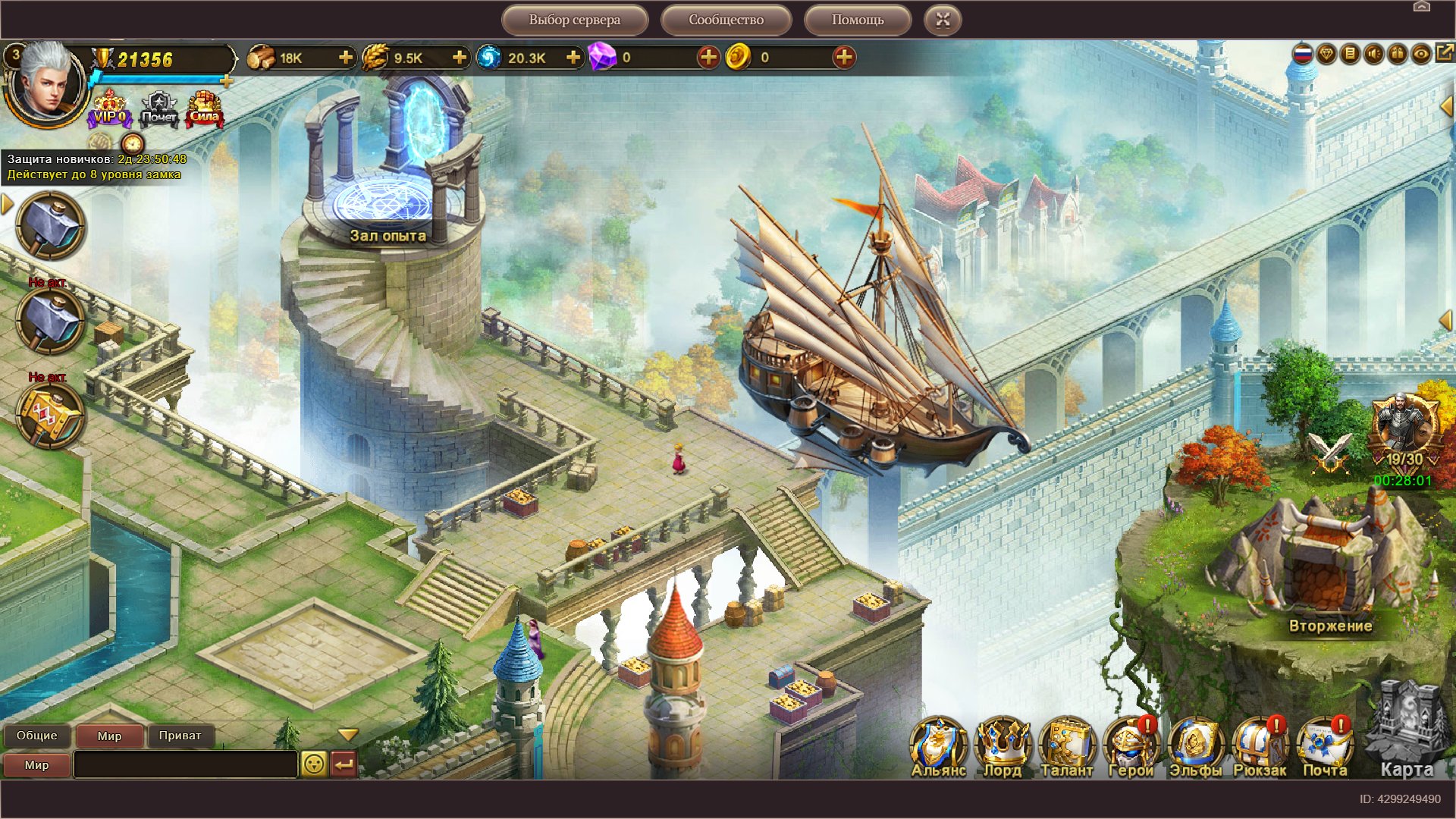Viewport: 1456px width, 819px height.
Task: Add more wood with the plus button
Action: [x=346, y=58]
